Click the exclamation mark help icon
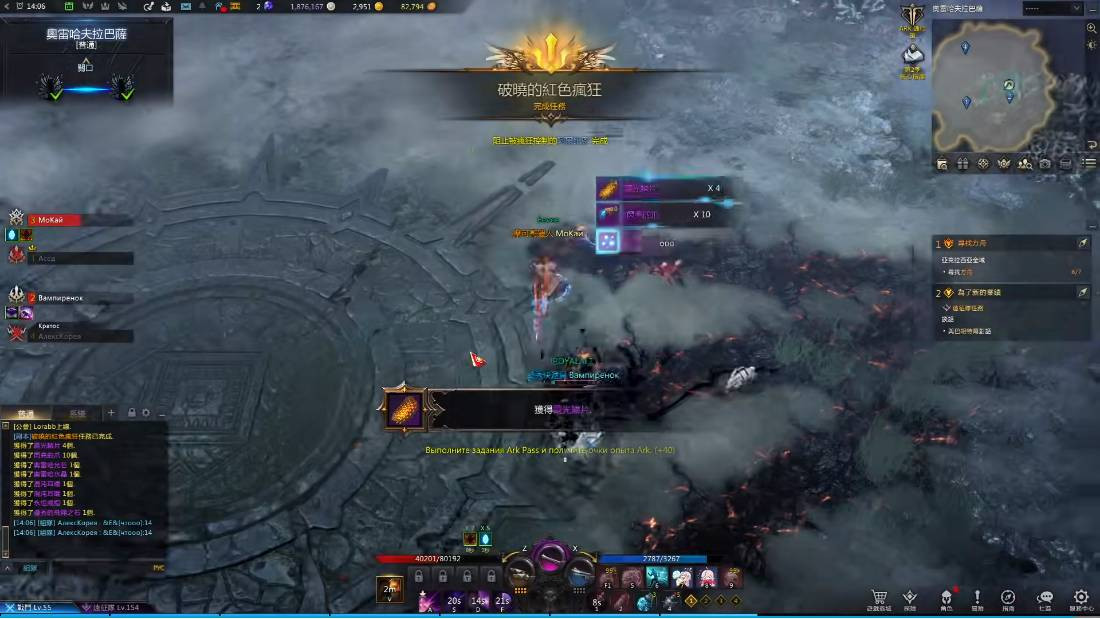Viewport: 1100px width, 619px height. tap(977, 597)
